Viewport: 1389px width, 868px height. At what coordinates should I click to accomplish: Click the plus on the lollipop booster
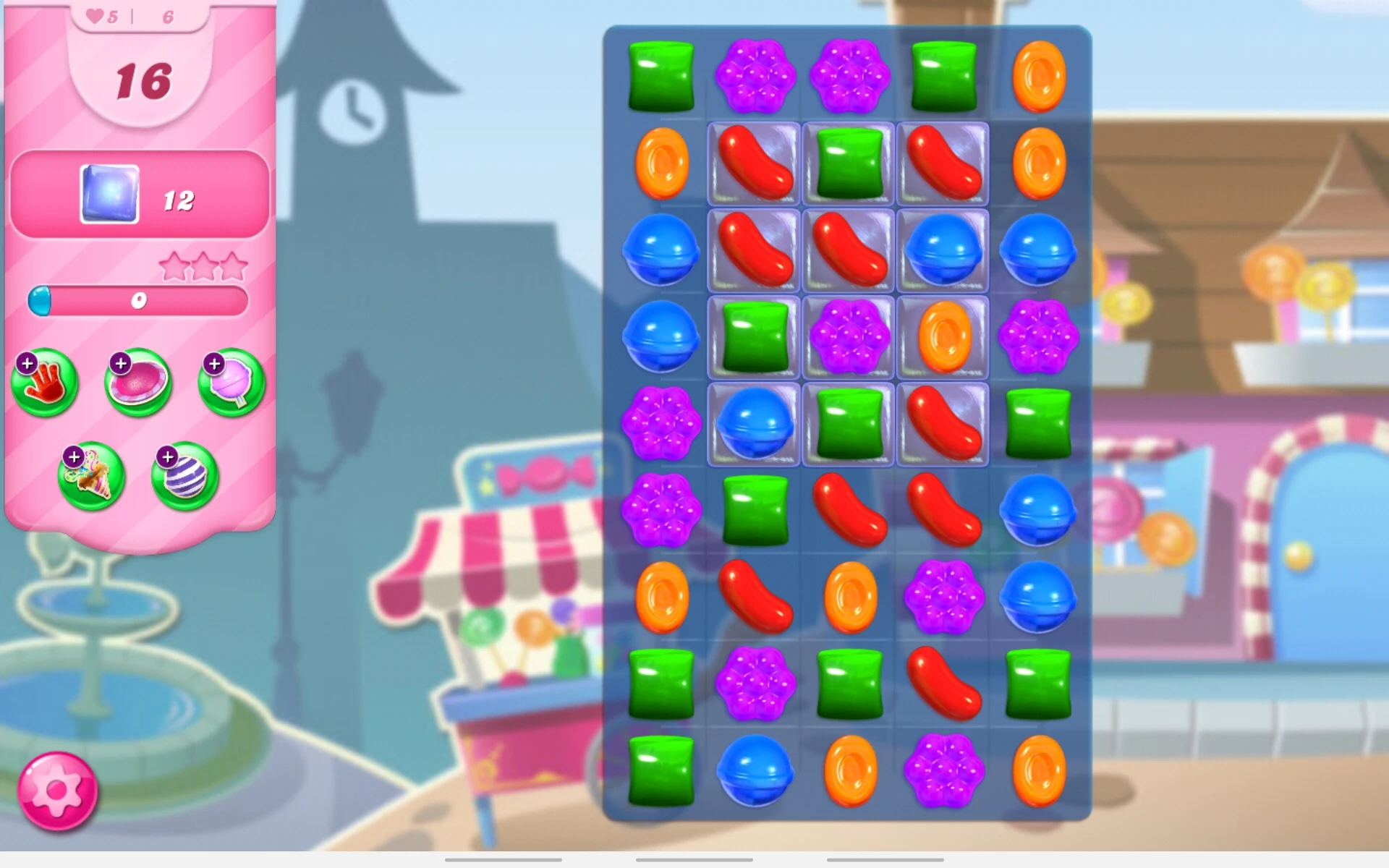[x=213, y=364]
